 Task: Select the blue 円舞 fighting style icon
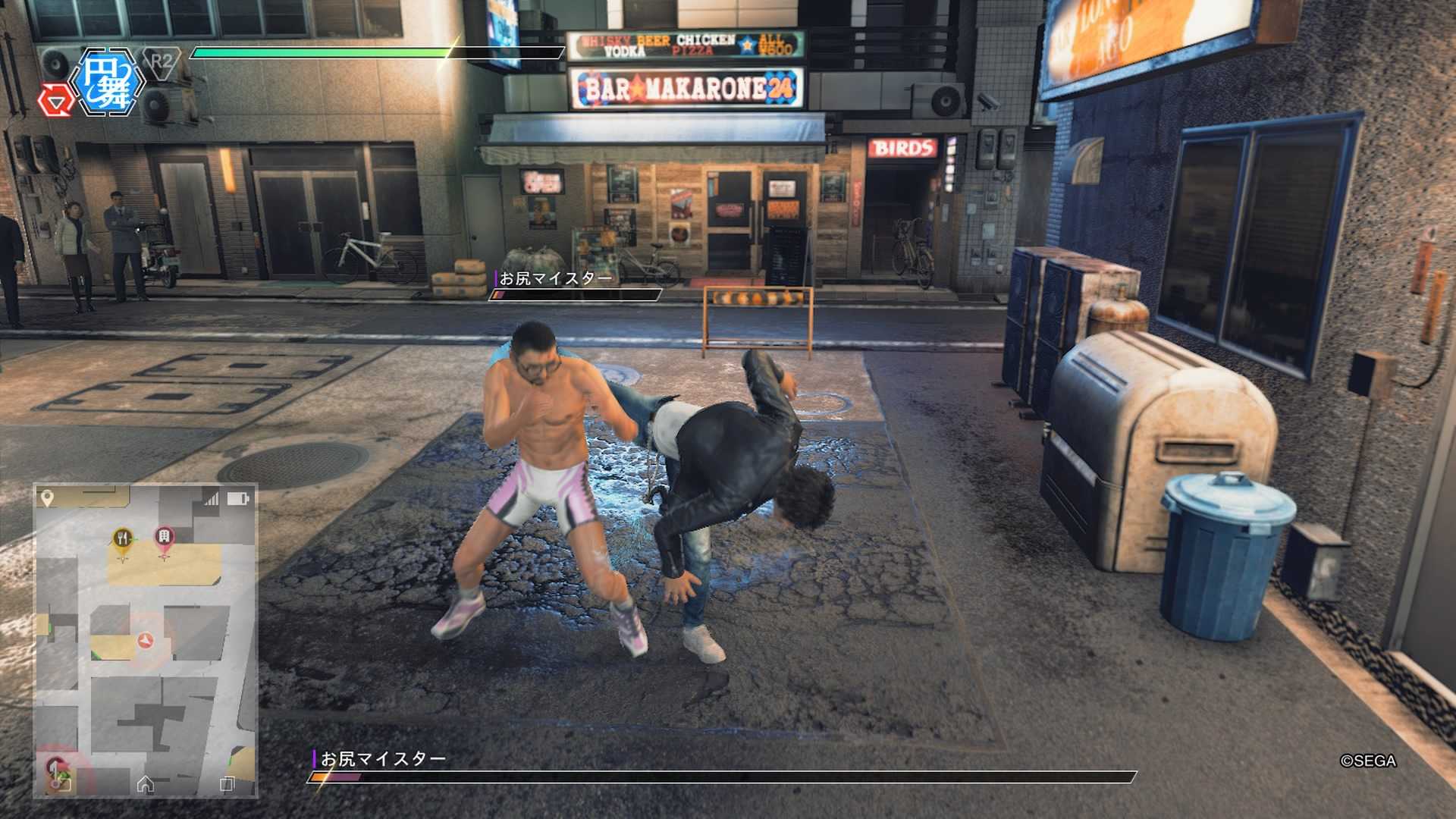click(107, 82)
